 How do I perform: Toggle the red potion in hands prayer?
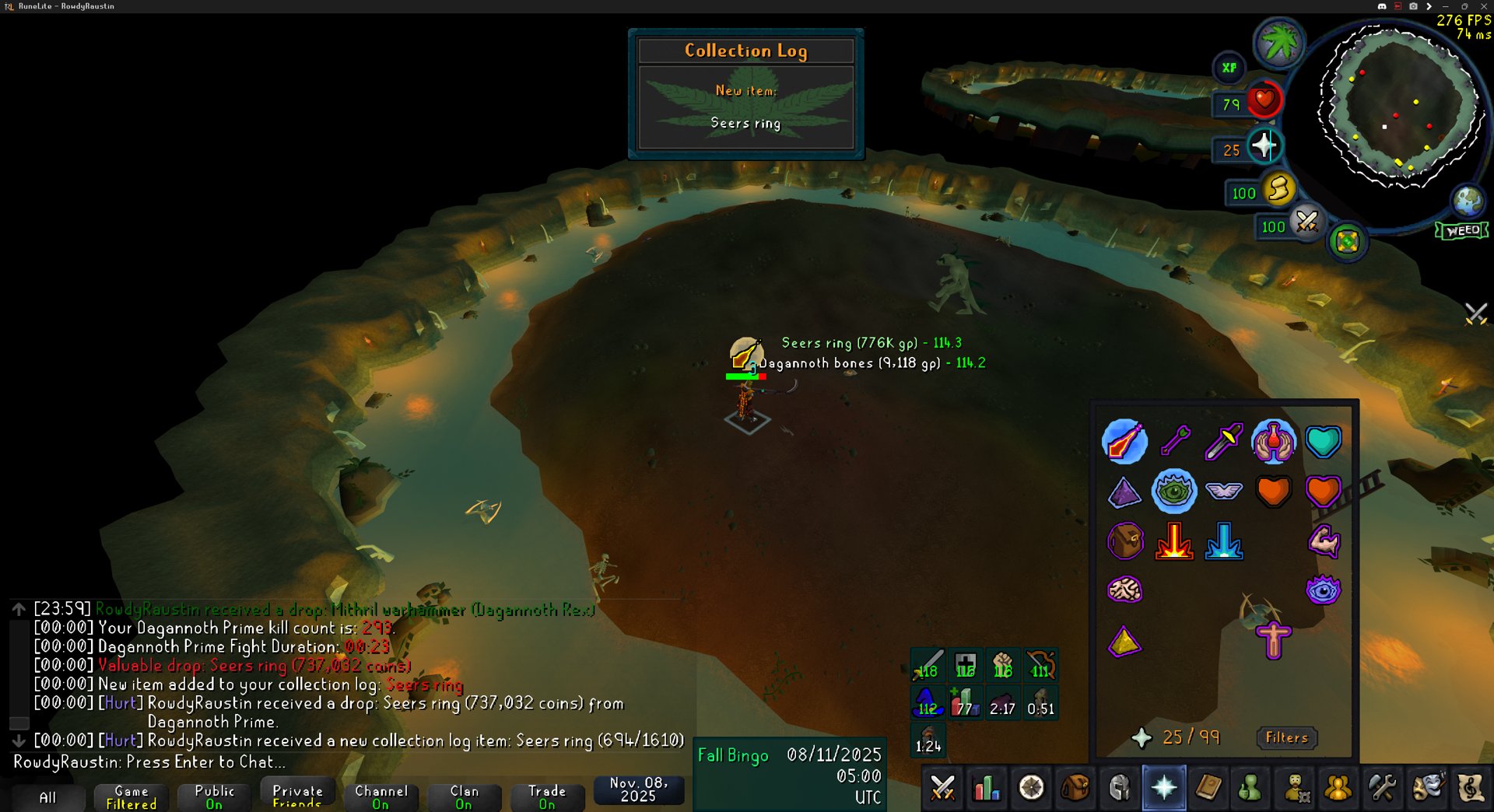(x=1273, y=441)
